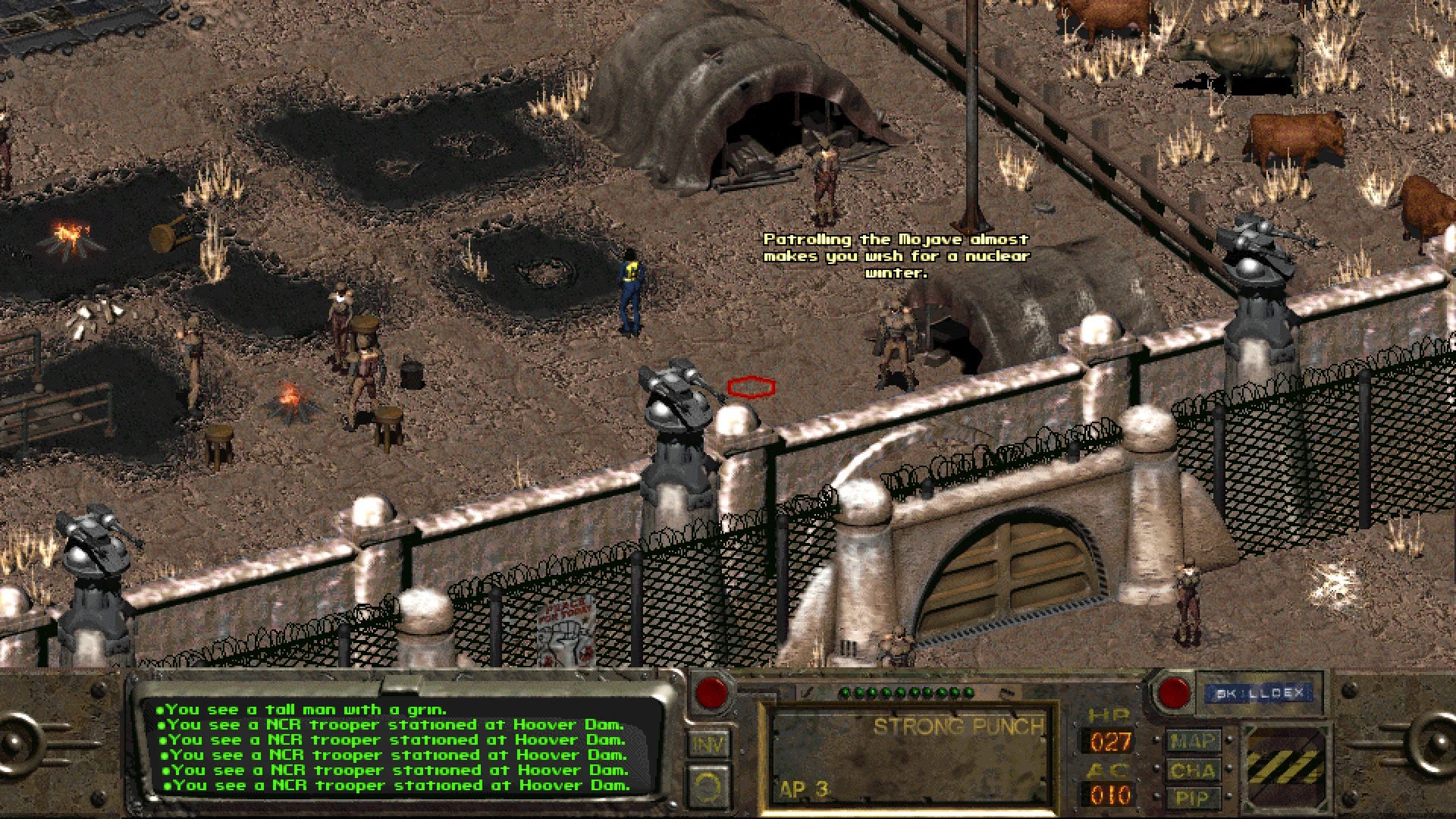Open the world map using the MAP button

click(x=1194, y=739)
